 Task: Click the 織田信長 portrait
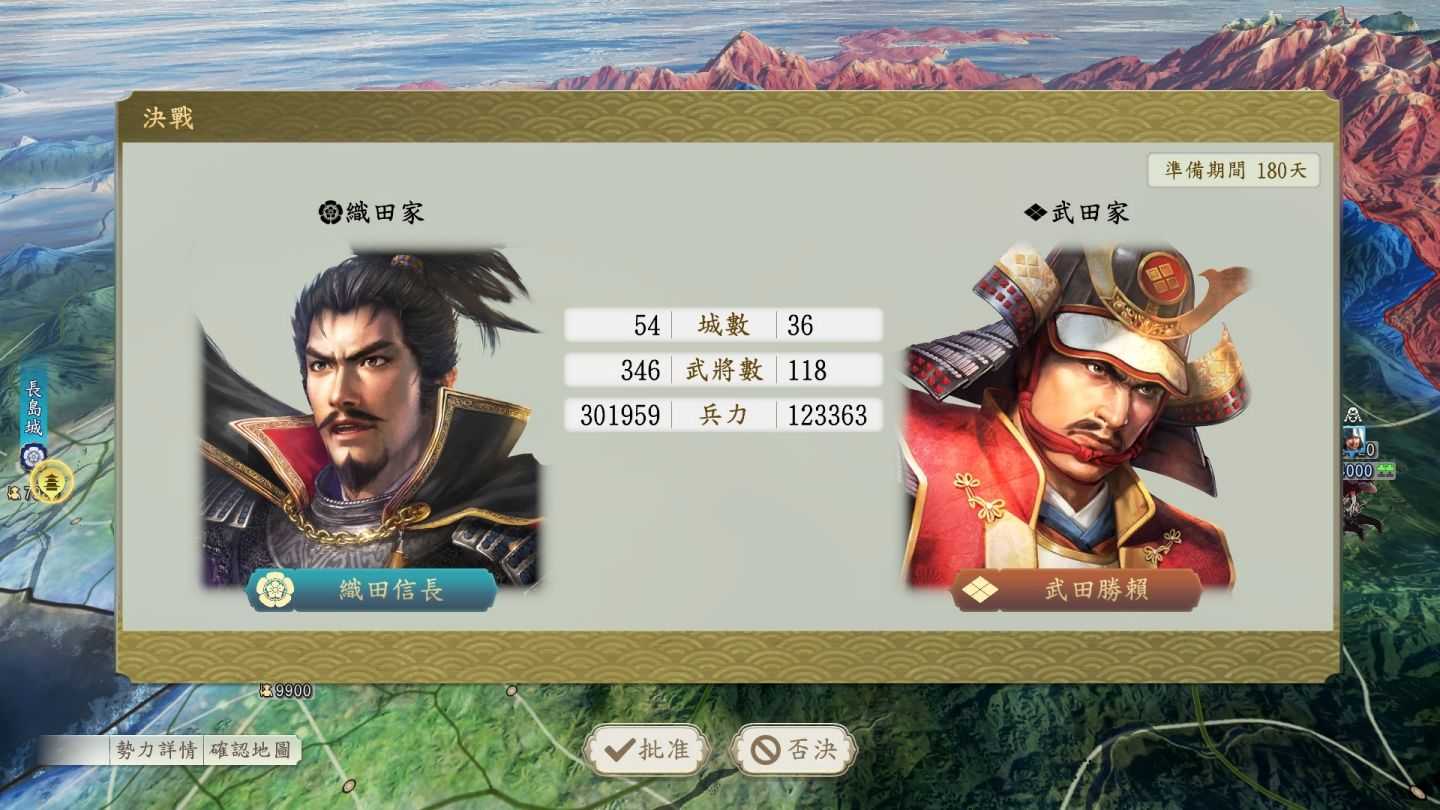tap(370, 400)
